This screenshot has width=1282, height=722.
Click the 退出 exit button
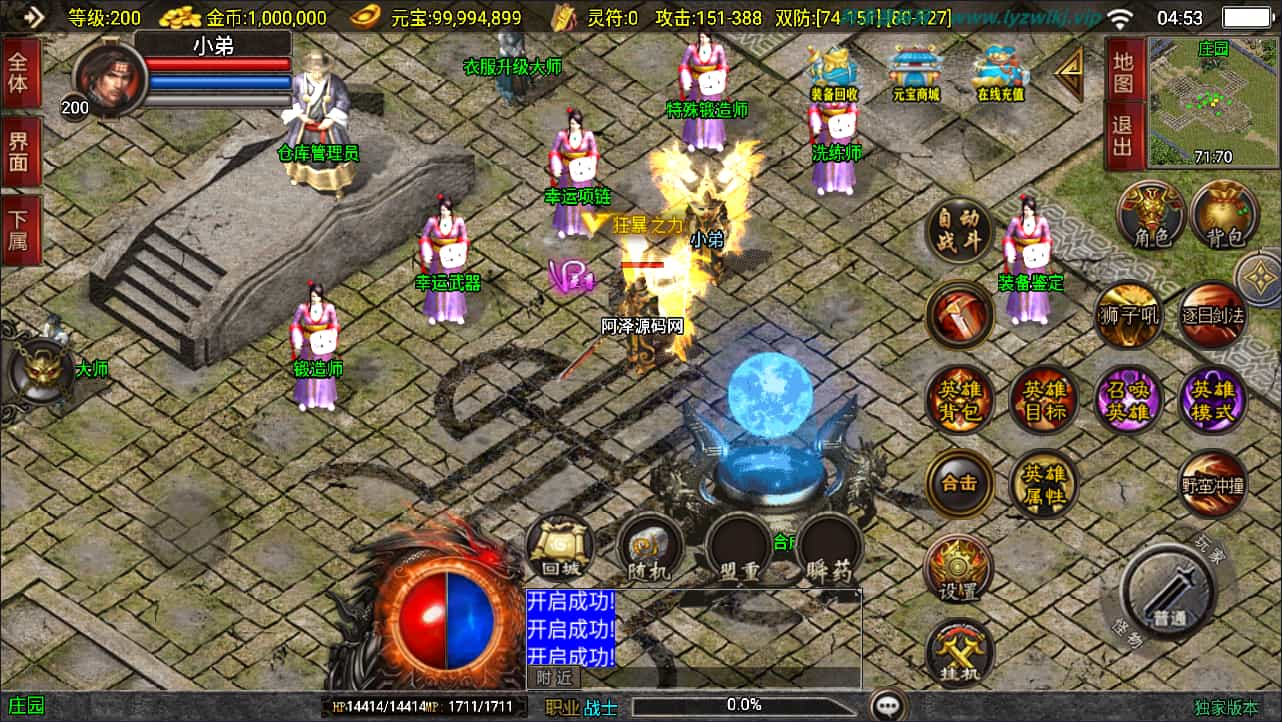click(x=1123, y=138)
